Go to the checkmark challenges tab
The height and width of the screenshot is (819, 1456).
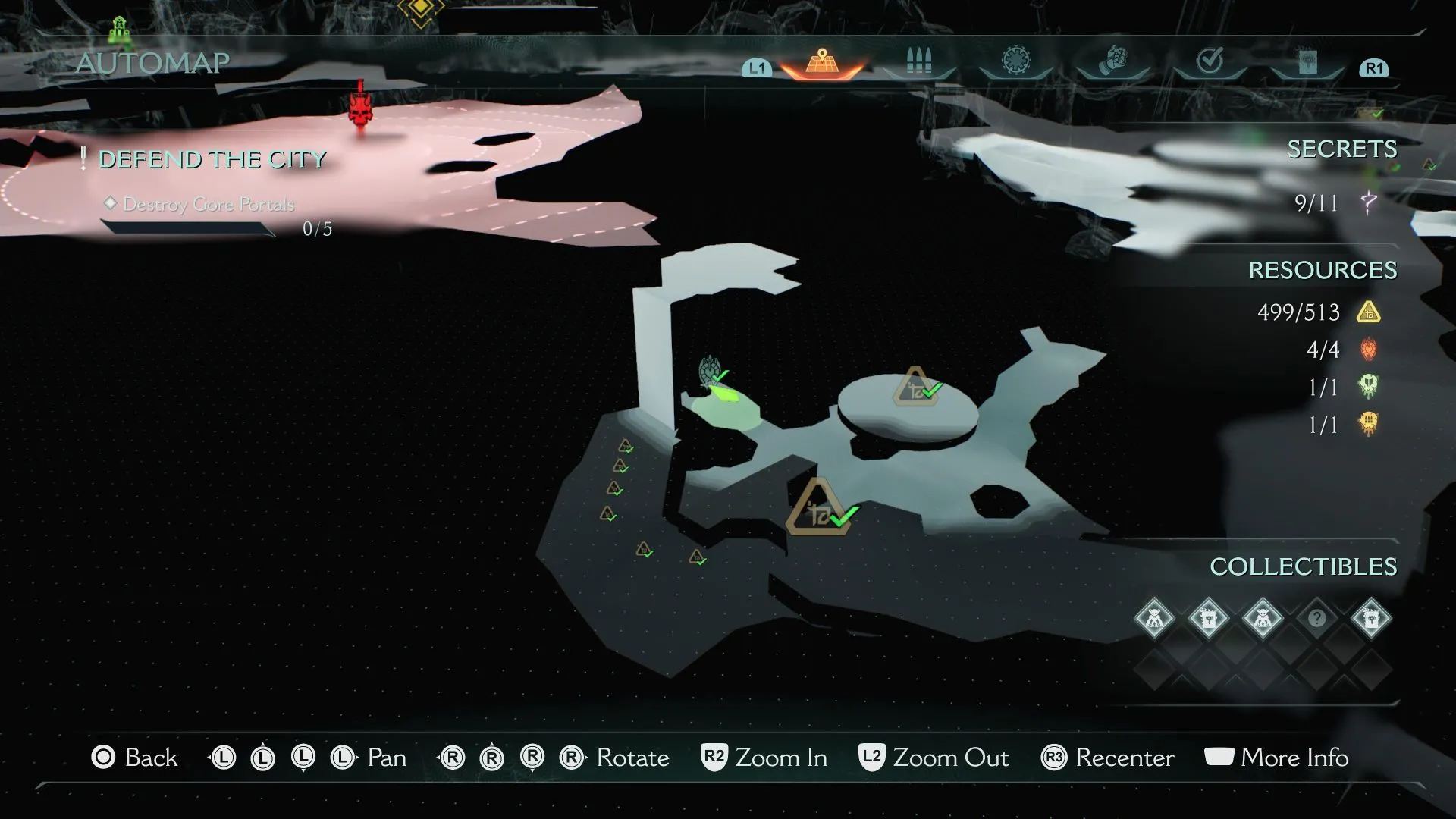click(1210, 61)
